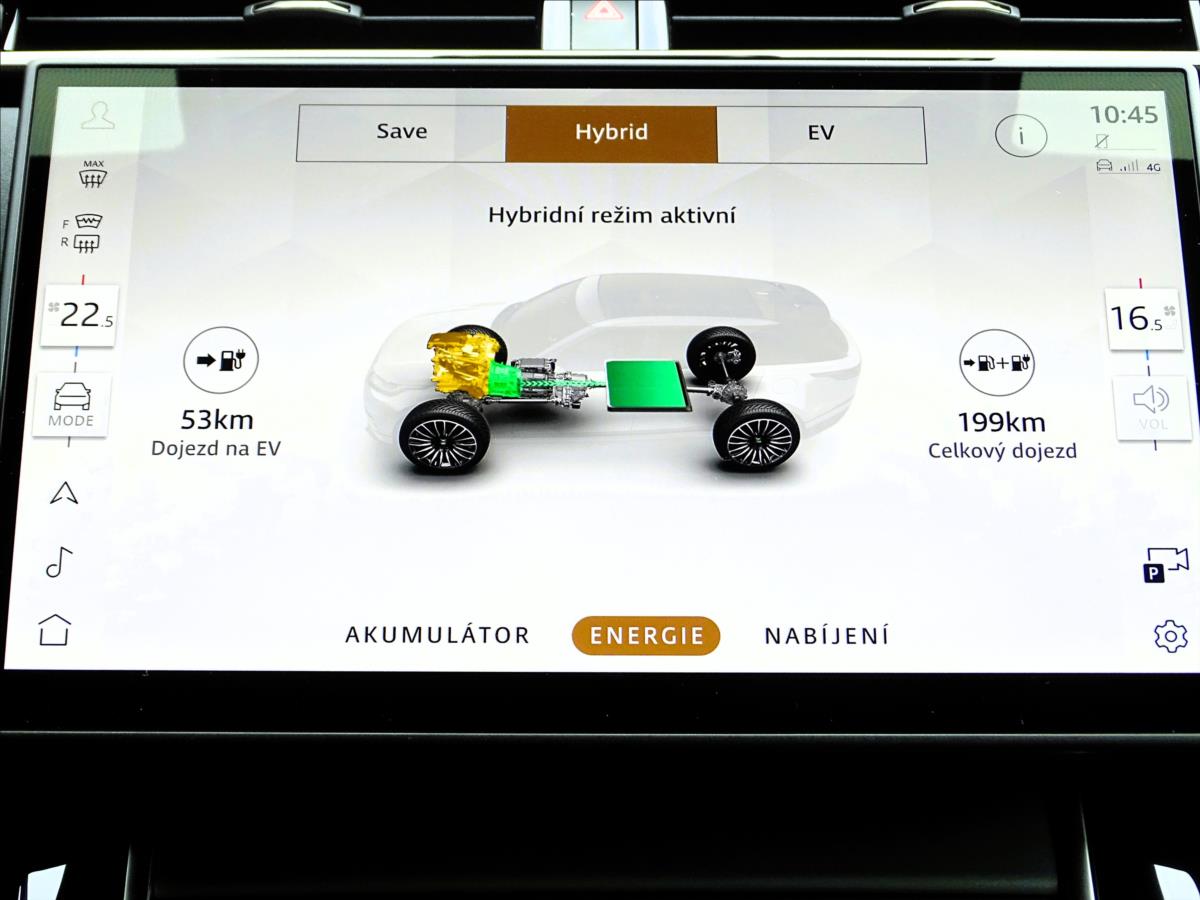The width and height of the screenshot is (1200, 900).
Task: Open media with the music note icon
Action: (59, 562)
